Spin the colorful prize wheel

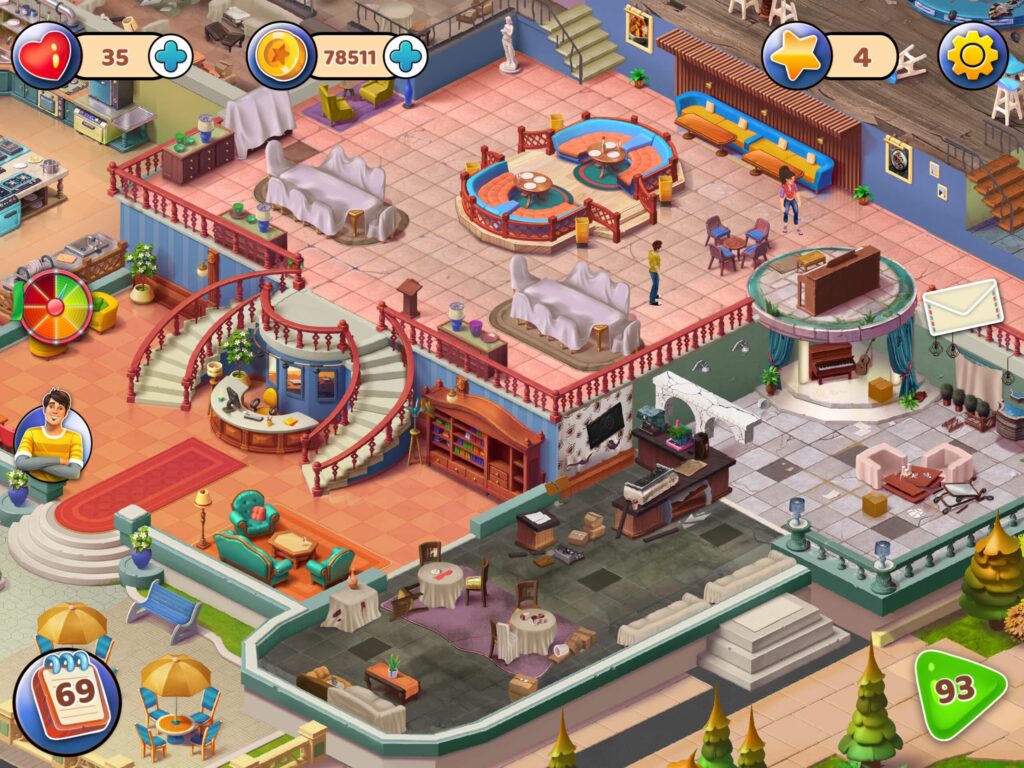(56, 305)
